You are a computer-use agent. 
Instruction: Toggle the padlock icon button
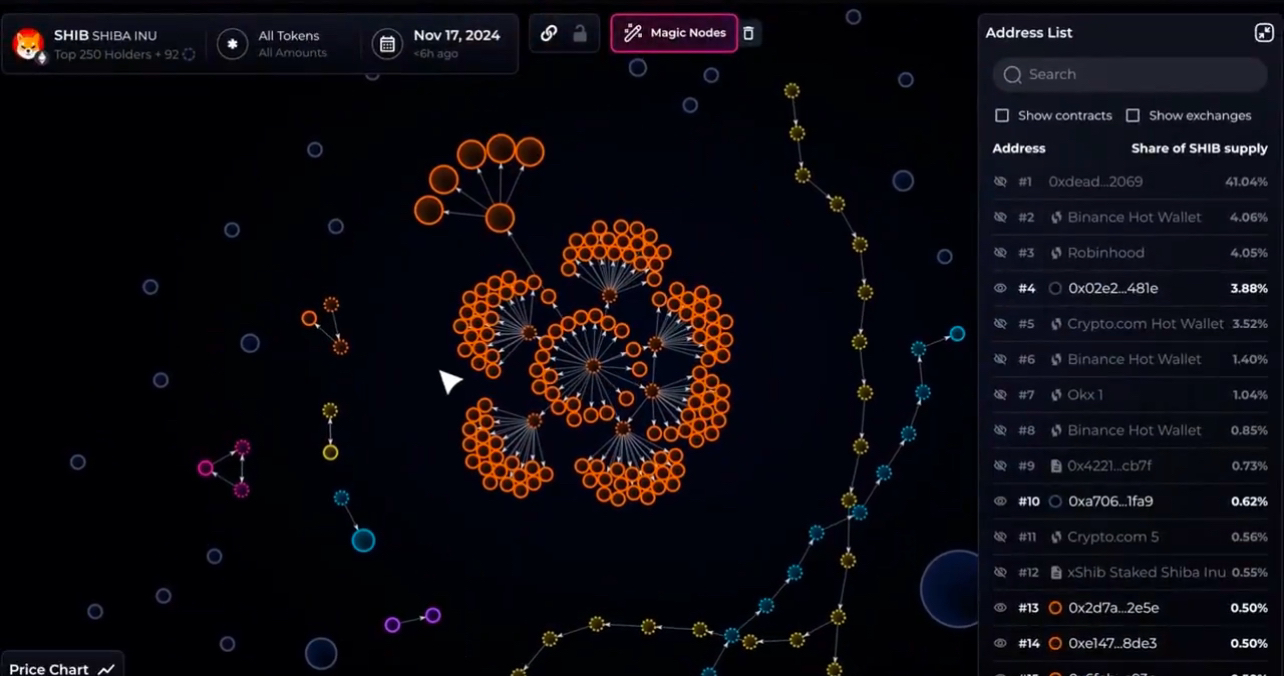click(x=580, y=33)
